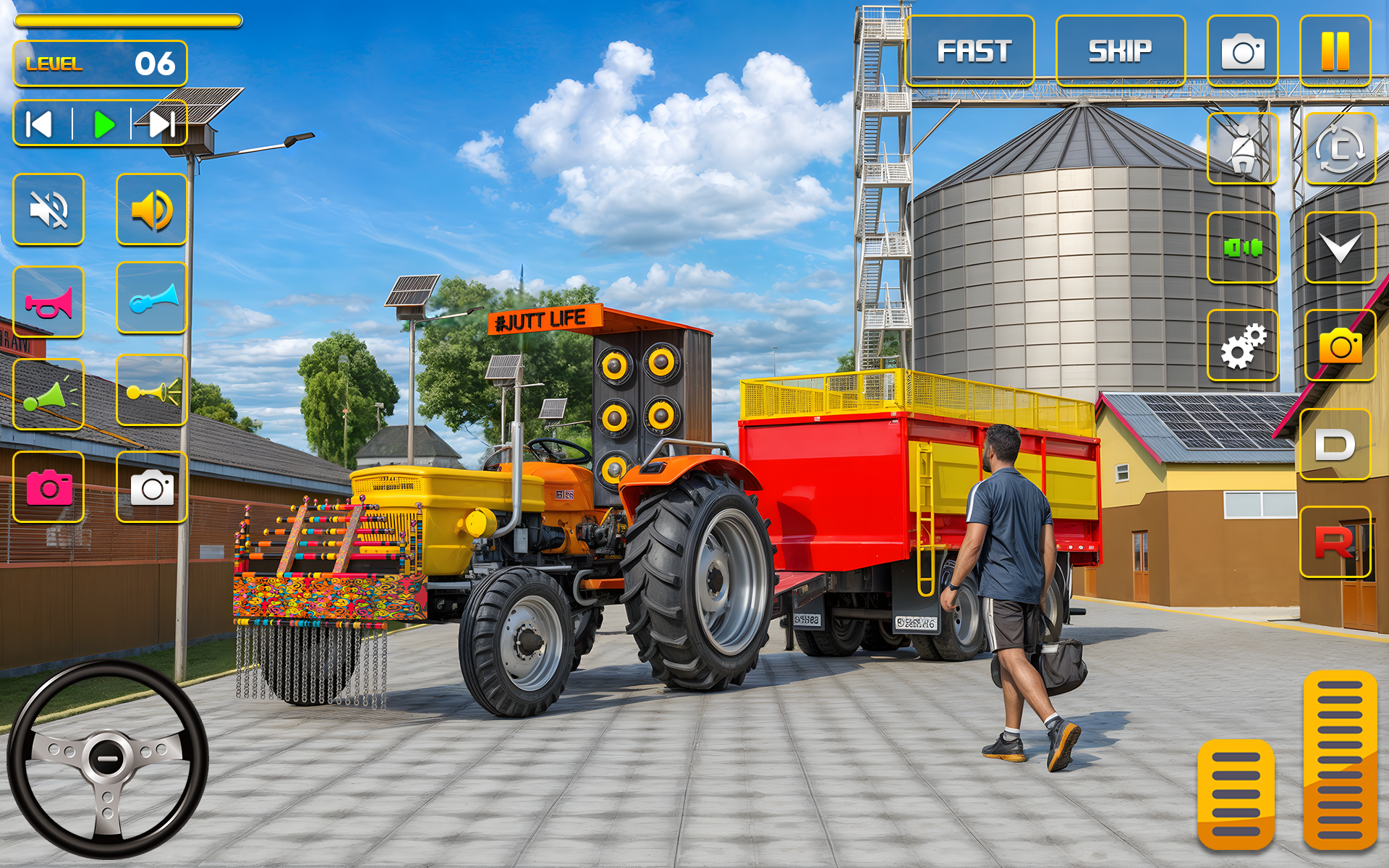1389x868 pixels.
Task: Mute the game with the speaker-off toggle
Action: [x=48, y=210]
